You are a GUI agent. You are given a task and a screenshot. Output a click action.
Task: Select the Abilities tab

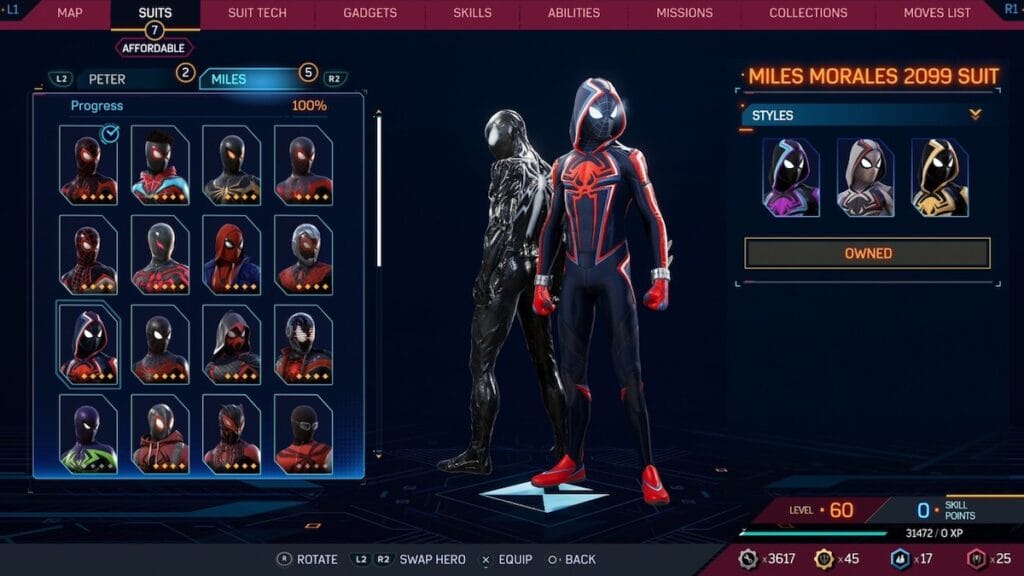[574, 13]
